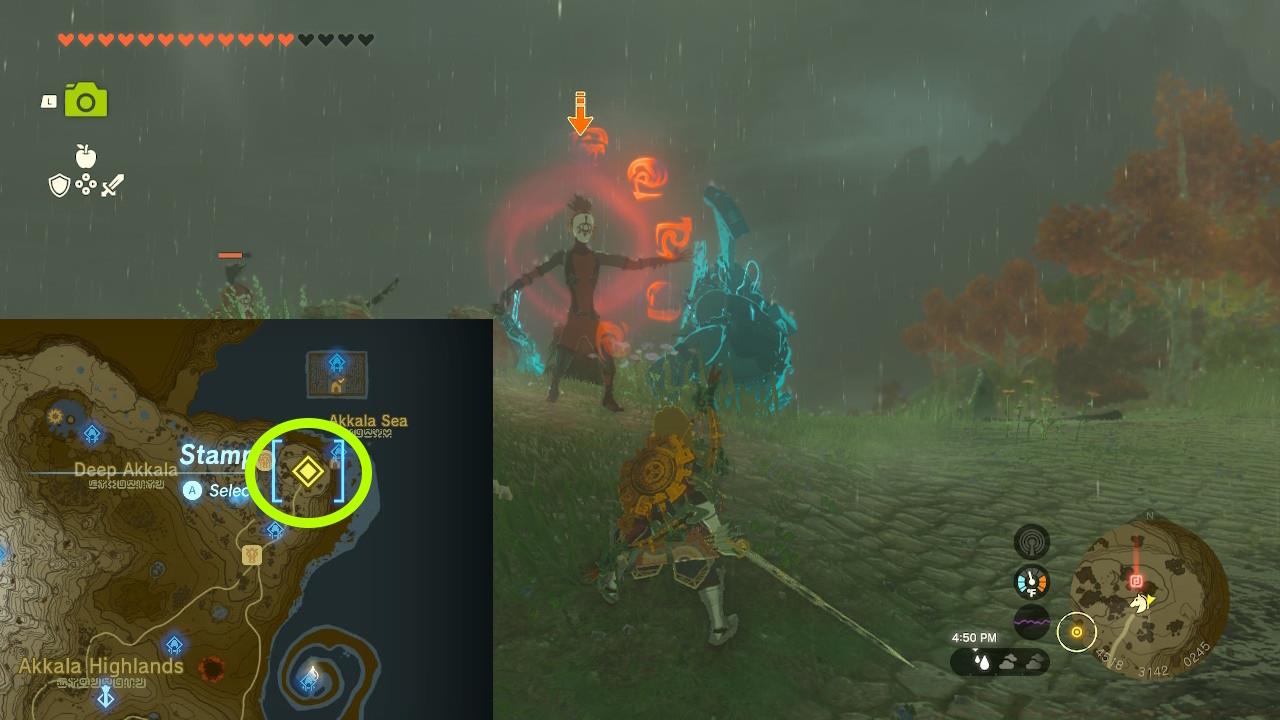Select the shield equipment icon

tap(60, 183)
